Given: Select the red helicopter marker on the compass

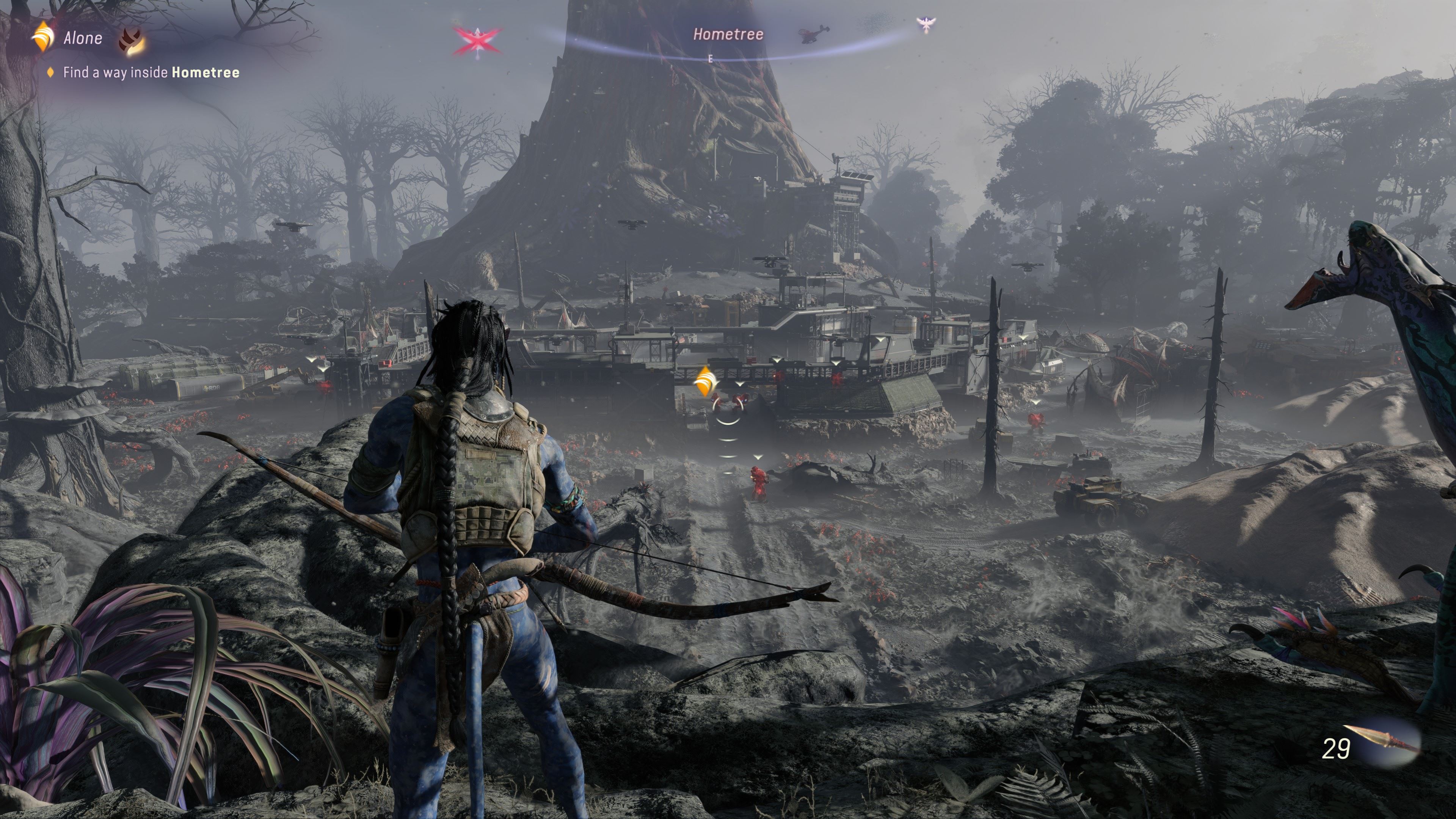Looking at the screenshot, I should tap(814, 33).
